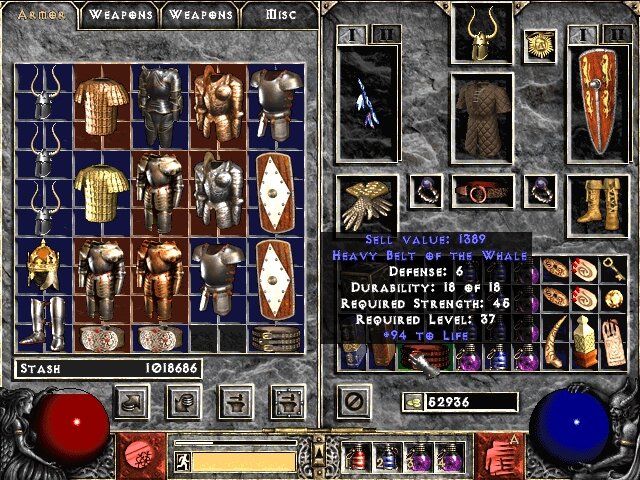Open the Misc tab
This screenshot has width=640, height=480.
(x=279, y=15)
